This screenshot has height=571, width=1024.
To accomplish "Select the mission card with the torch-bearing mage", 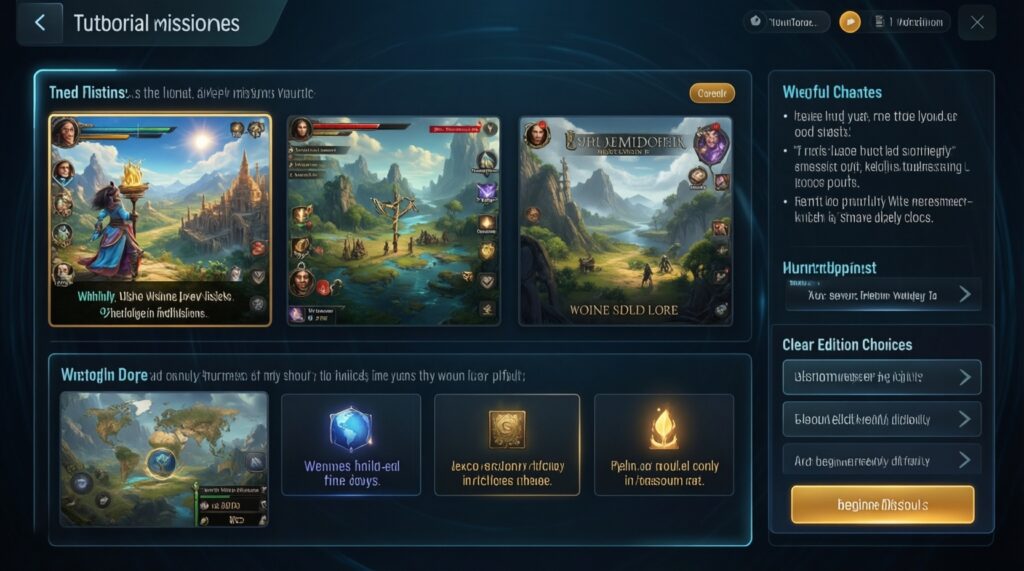I will point(160,220).
